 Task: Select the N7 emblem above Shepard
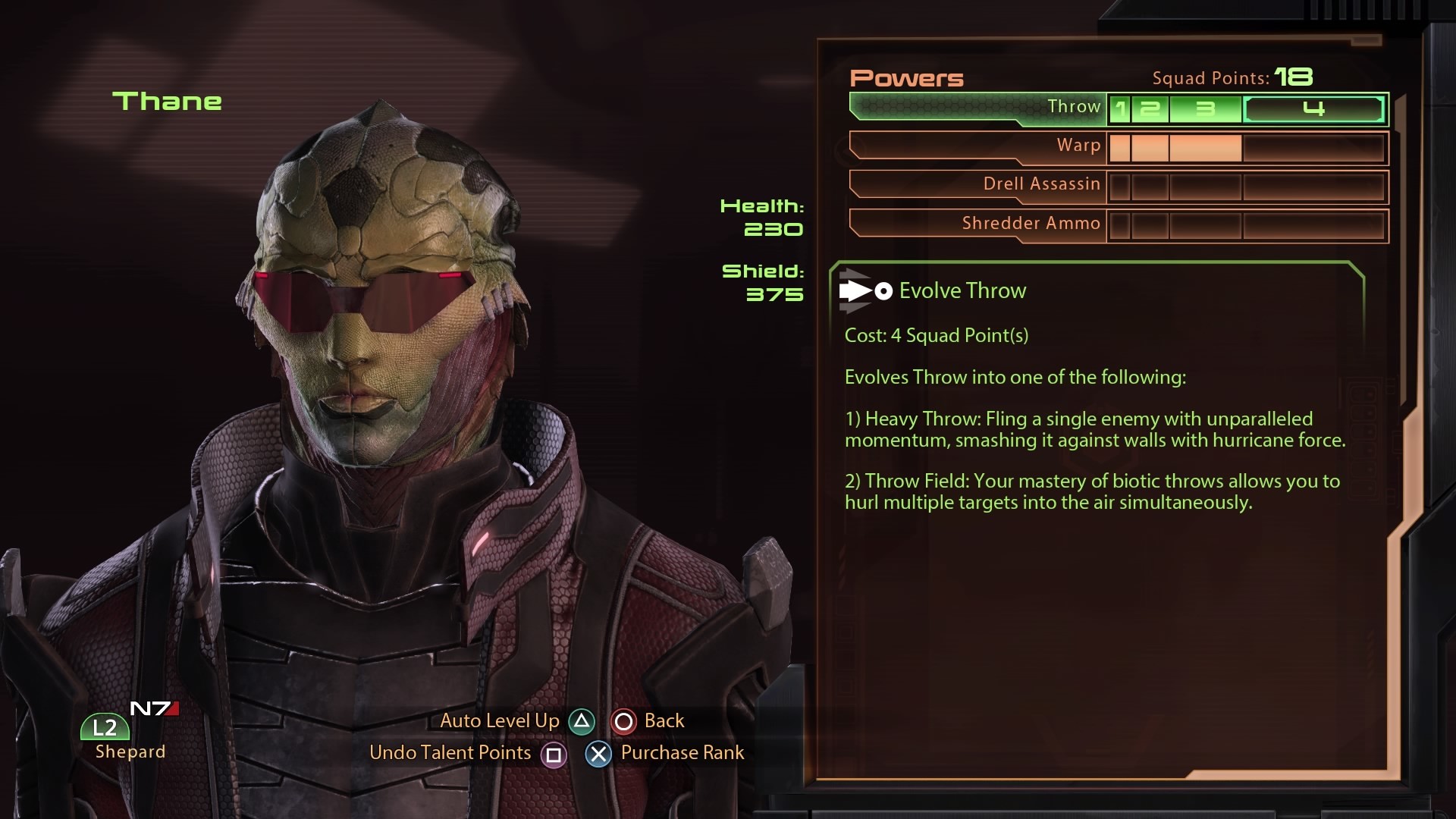click(x=154, y=708)
